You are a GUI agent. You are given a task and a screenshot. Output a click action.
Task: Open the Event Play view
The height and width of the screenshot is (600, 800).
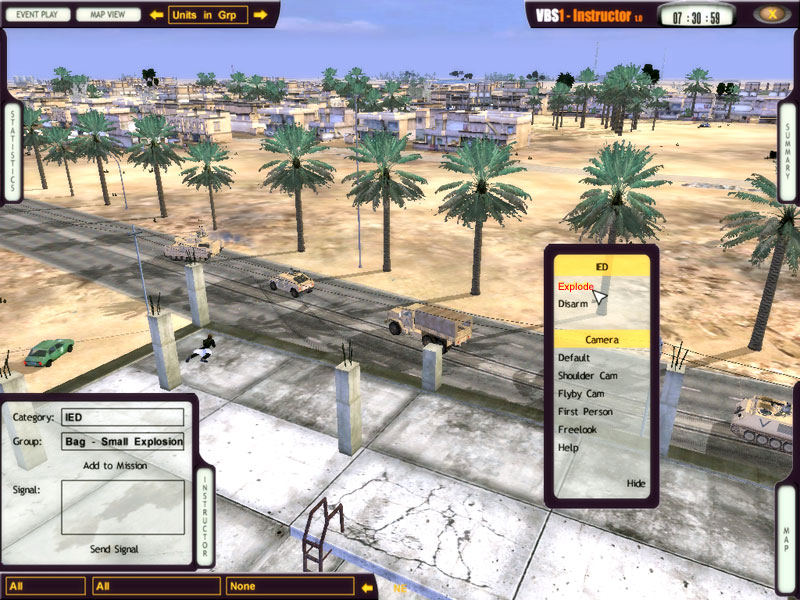[x=42, y=15]
